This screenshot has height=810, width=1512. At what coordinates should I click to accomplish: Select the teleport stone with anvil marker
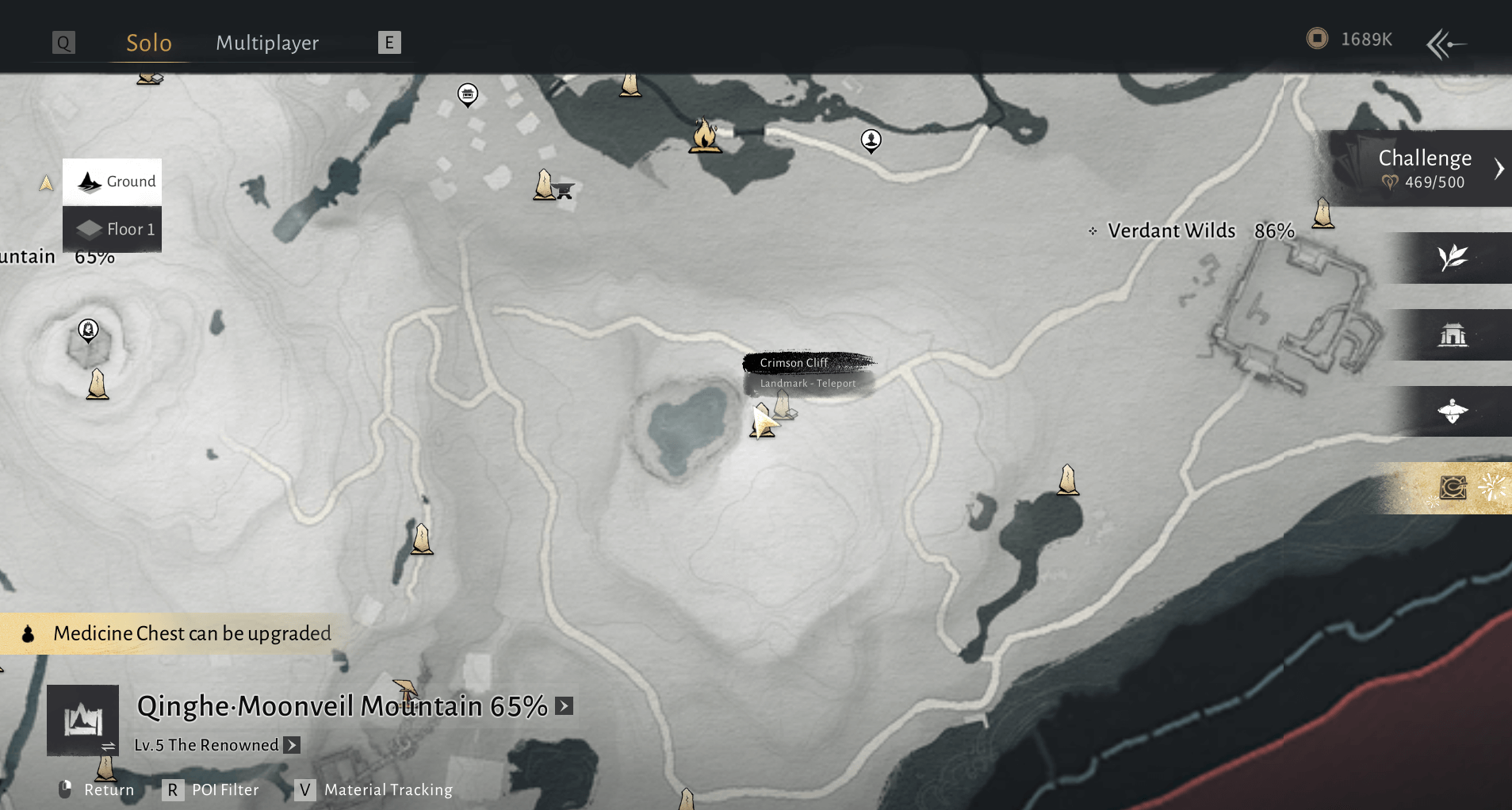point(553,186)
